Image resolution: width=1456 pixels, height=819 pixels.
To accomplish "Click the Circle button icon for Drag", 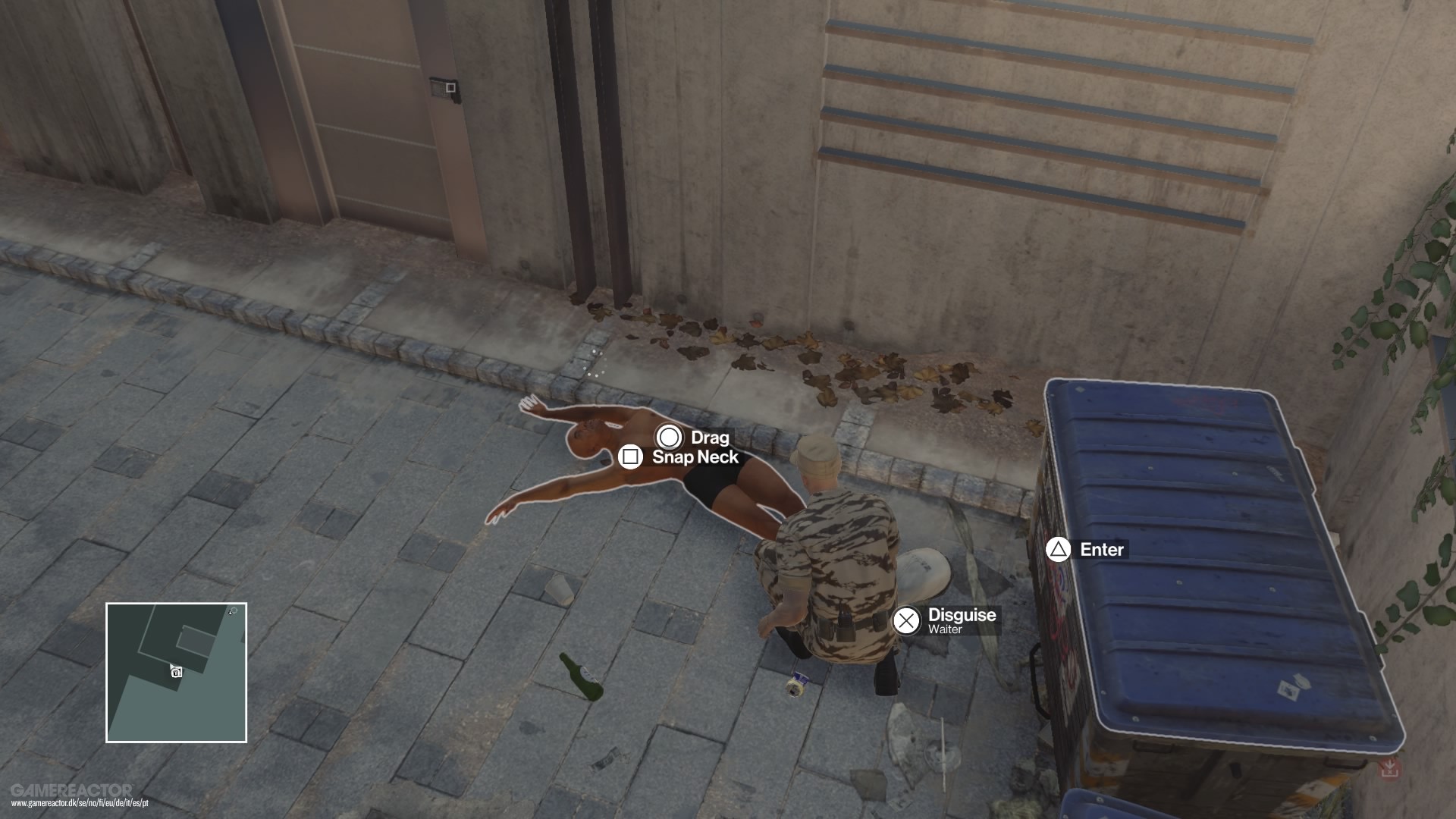I will click(x=668, y=438).
